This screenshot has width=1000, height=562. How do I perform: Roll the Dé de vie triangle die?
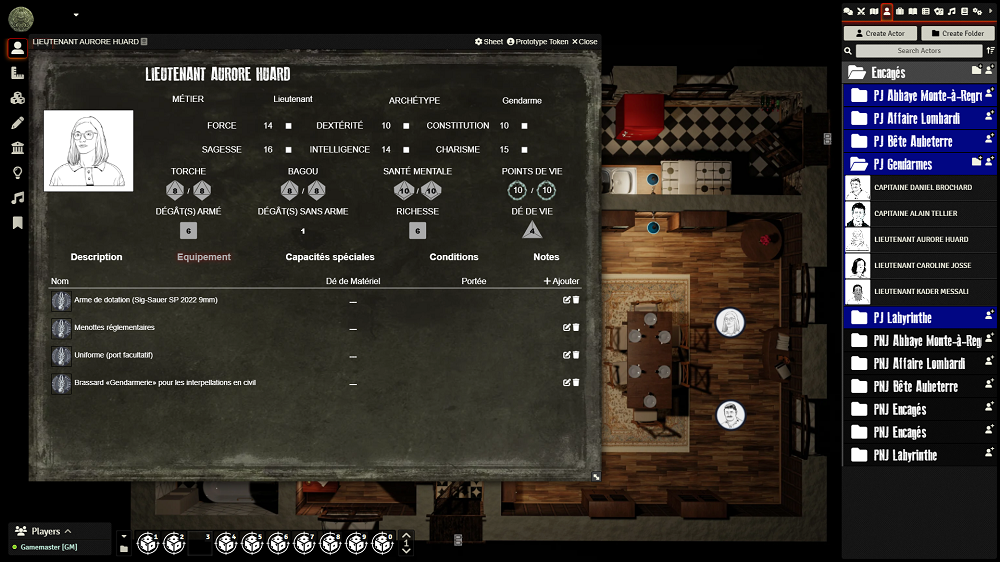[x=532, y=230]
